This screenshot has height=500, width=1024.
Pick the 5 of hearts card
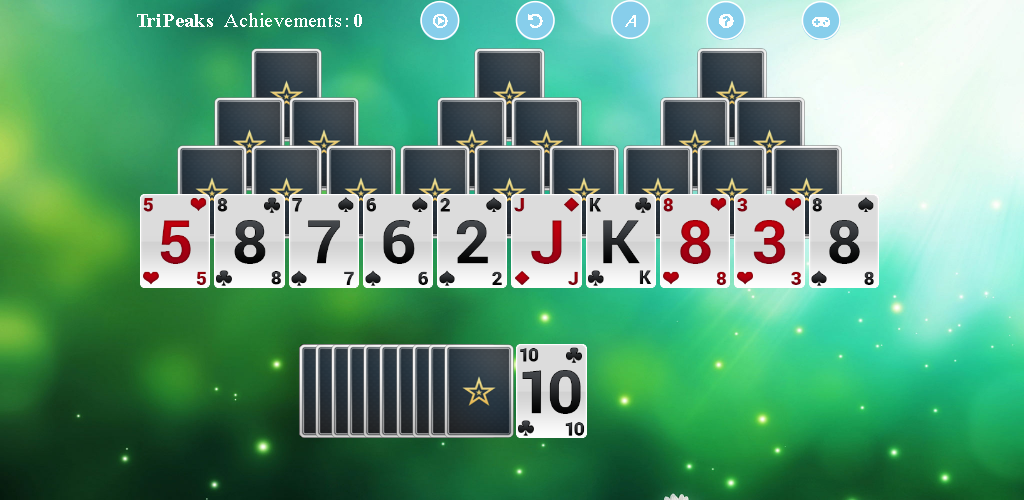pyautogui.click(x=175, y=242)
